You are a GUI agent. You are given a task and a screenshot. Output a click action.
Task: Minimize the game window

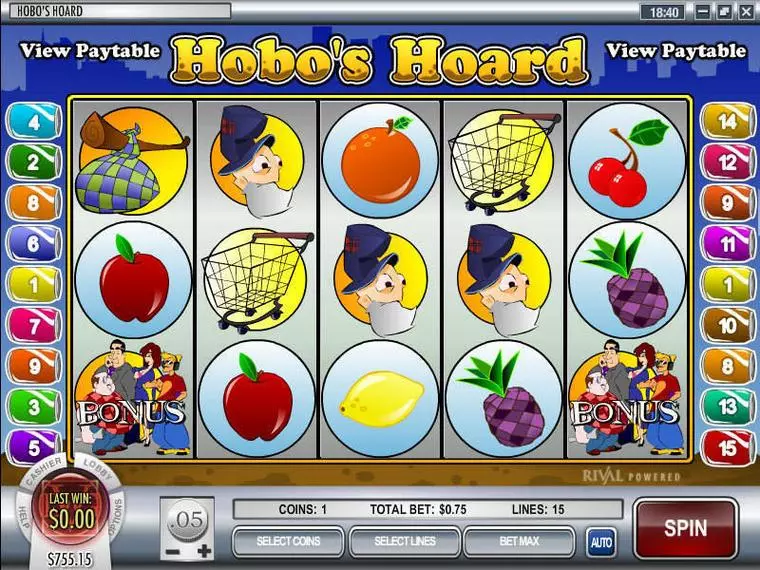[x=703, y=11]
